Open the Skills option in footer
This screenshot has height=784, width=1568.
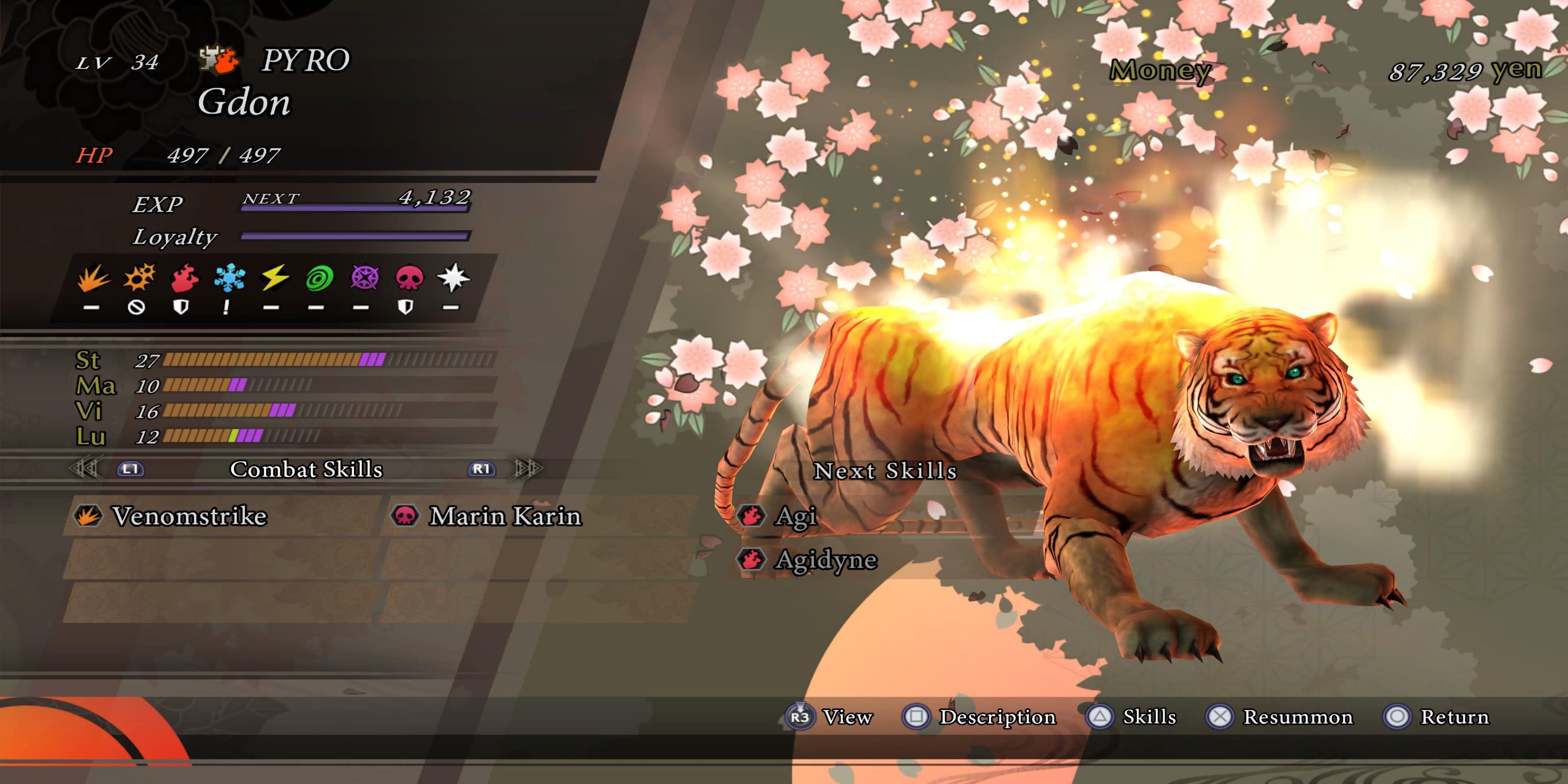pos(1149,717)
